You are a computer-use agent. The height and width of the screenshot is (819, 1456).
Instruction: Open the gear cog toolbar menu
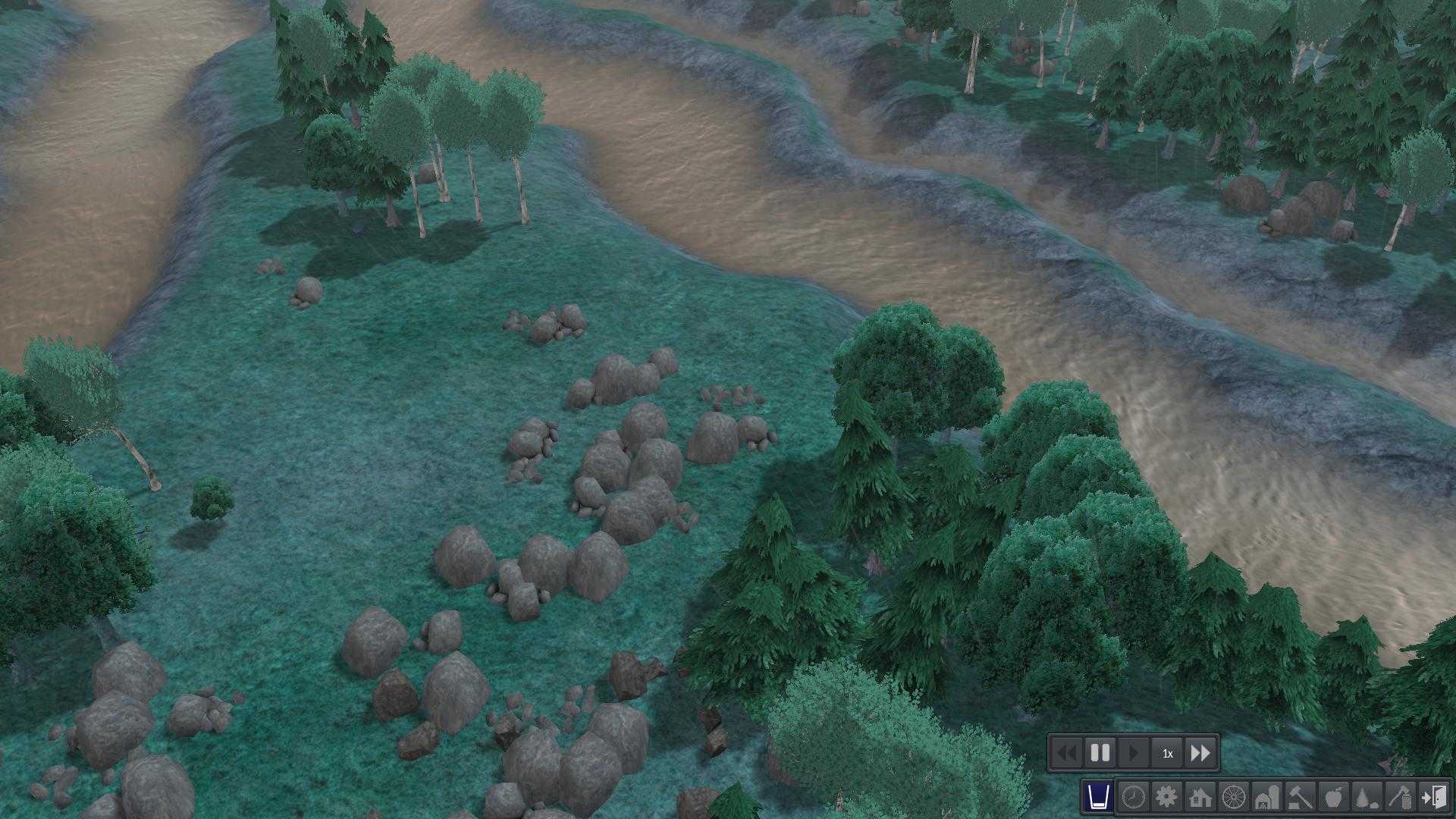click(x=1166, y=797)
